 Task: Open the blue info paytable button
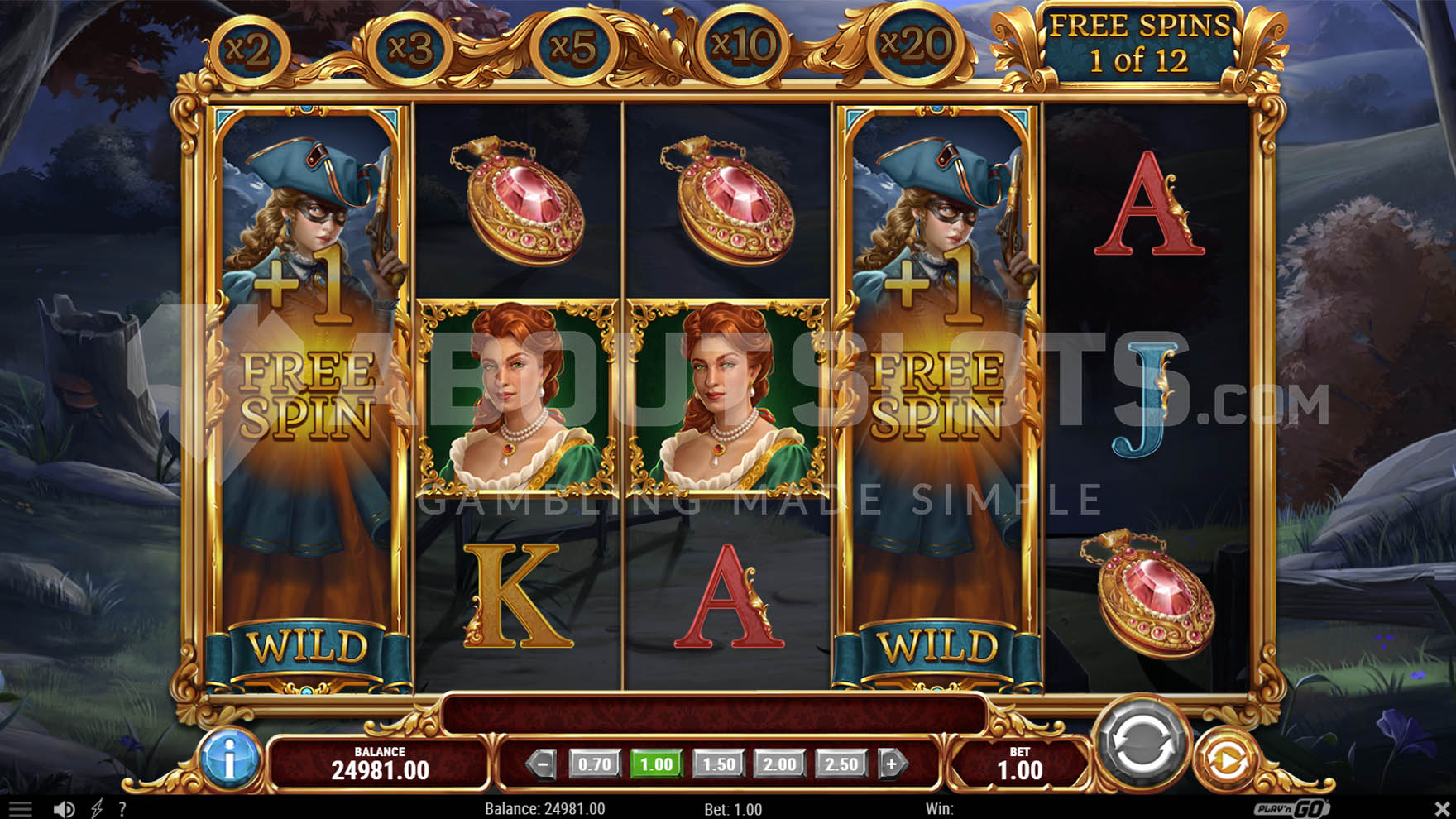click(229, 757)
